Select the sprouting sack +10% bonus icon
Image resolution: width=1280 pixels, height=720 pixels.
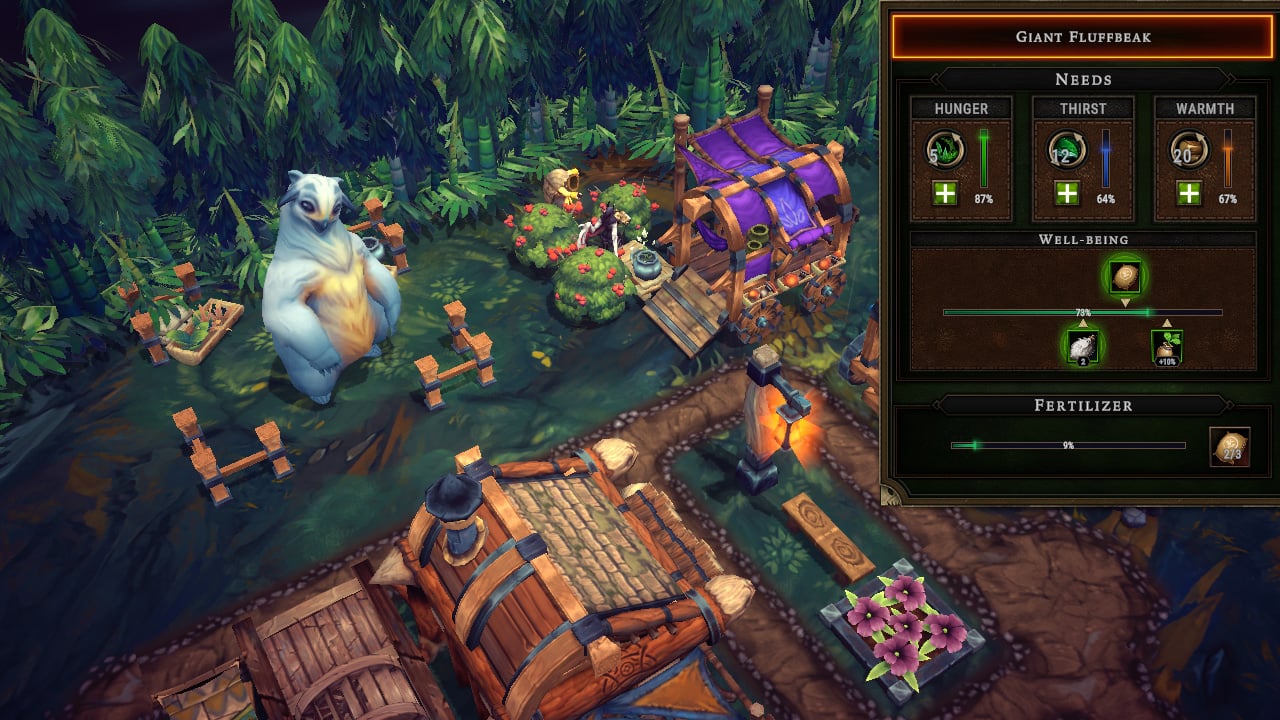tap(1167, 347)
